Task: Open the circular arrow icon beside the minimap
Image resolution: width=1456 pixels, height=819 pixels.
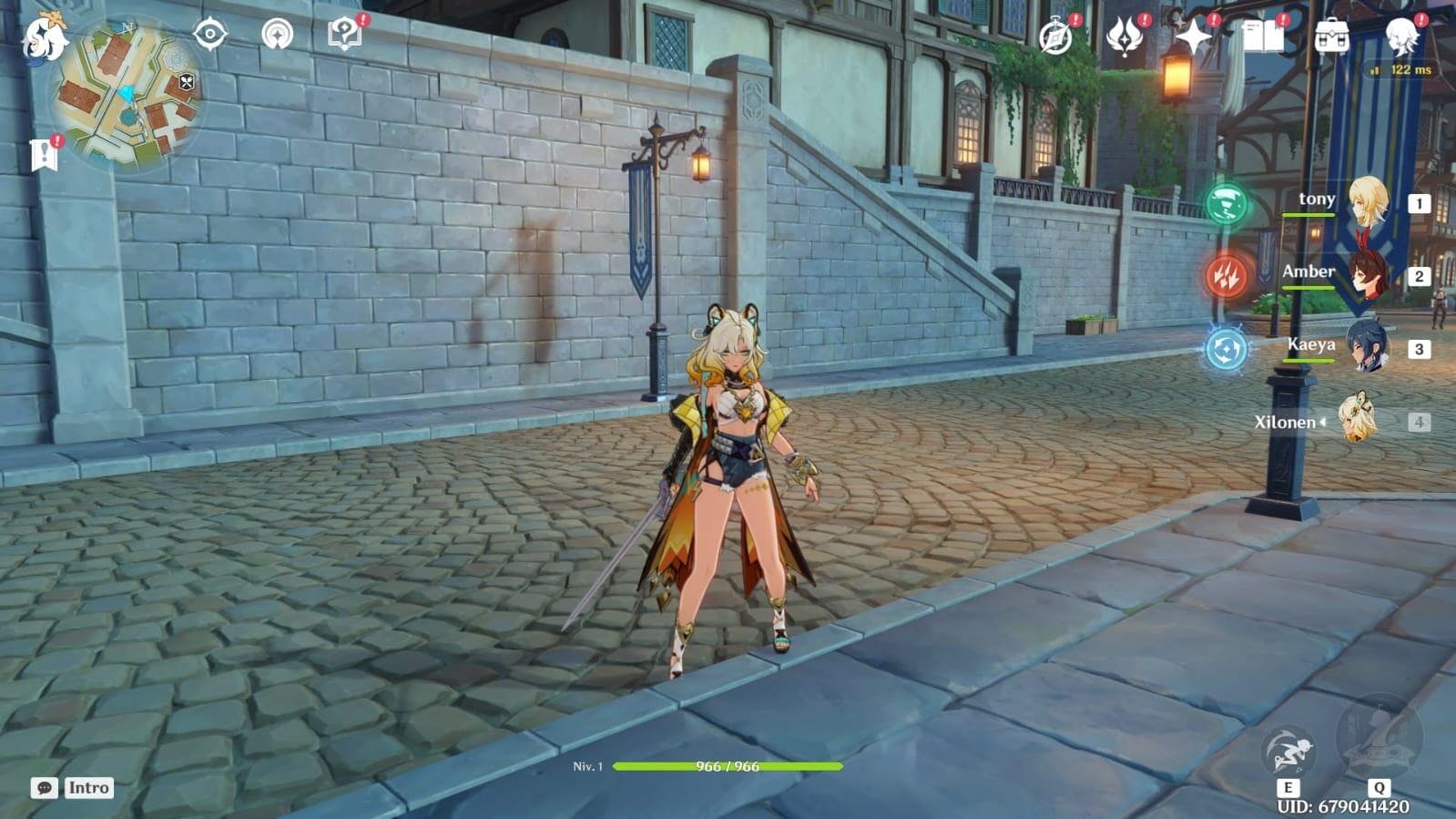Action: coord(277,35)
